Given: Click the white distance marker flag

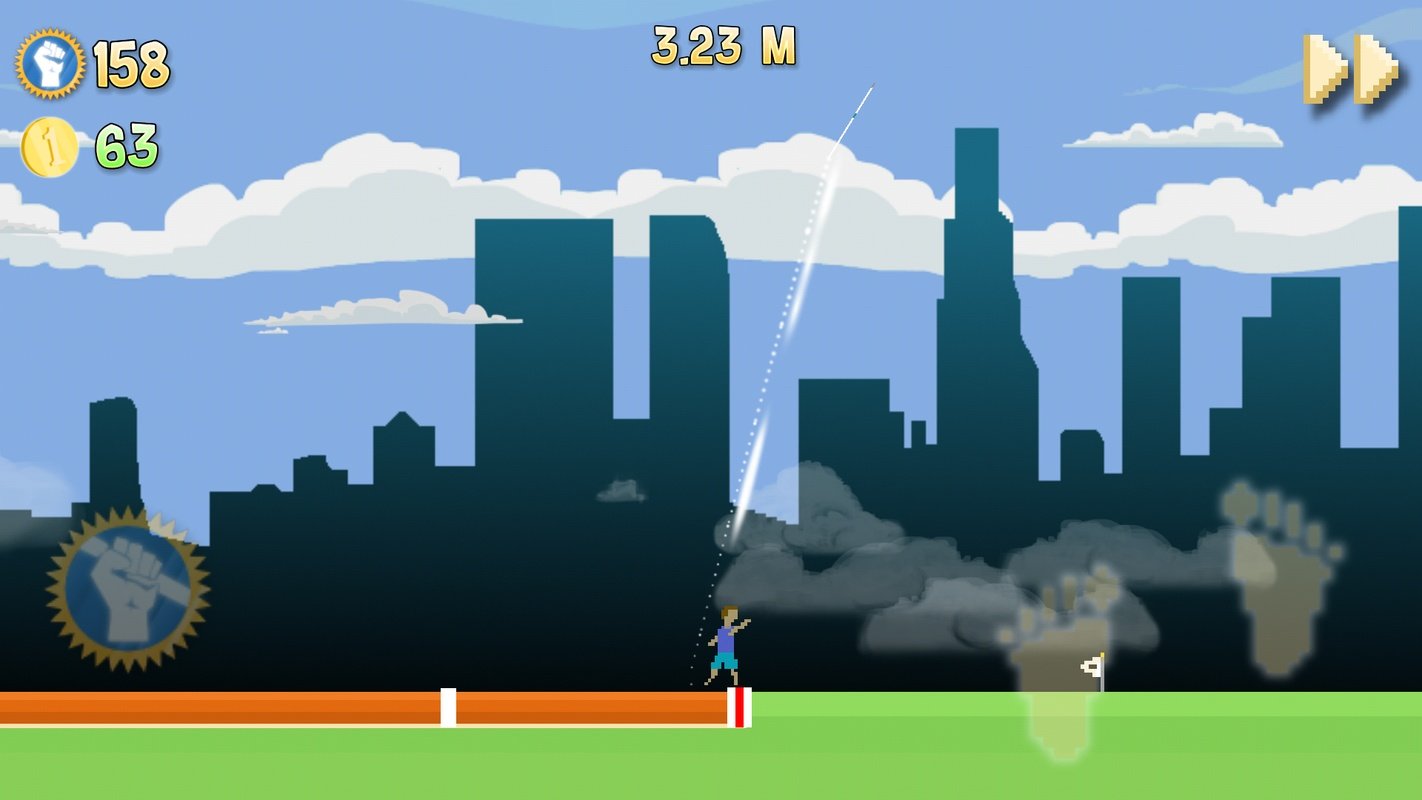Looking at the screenshot, I should click(1094, 668).
